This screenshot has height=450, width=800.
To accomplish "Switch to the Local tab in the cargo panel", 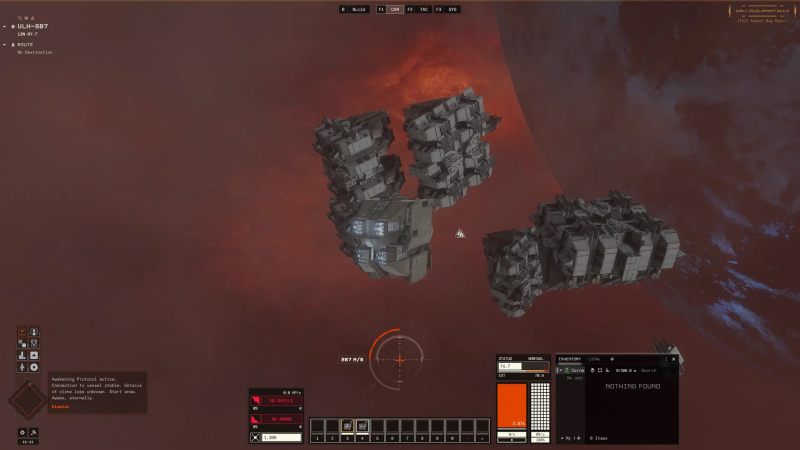I will [595, 358].
